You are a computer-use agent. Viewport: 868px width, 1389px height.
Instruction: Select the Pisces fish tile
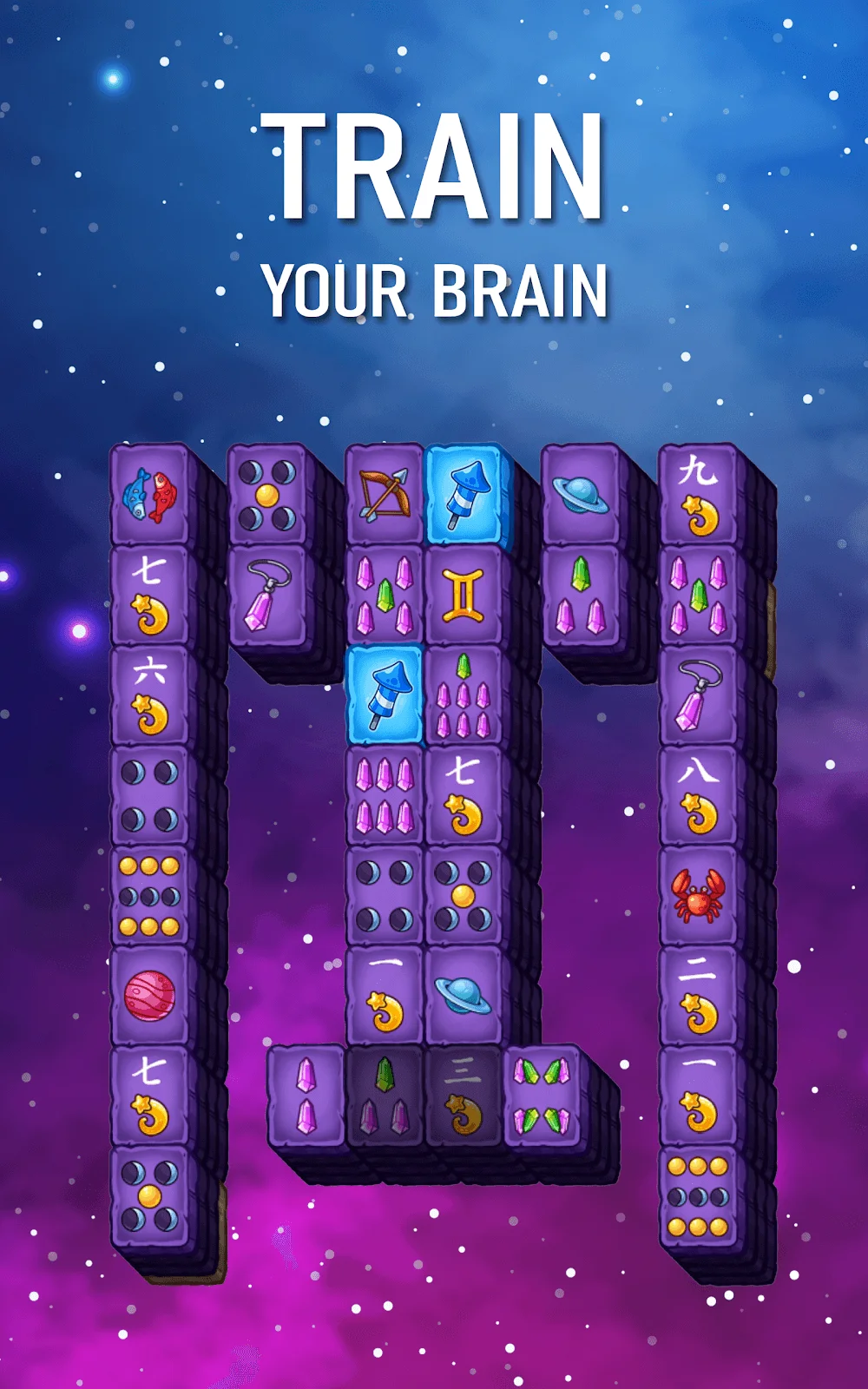pyautogui.click(x=149, y=495)
